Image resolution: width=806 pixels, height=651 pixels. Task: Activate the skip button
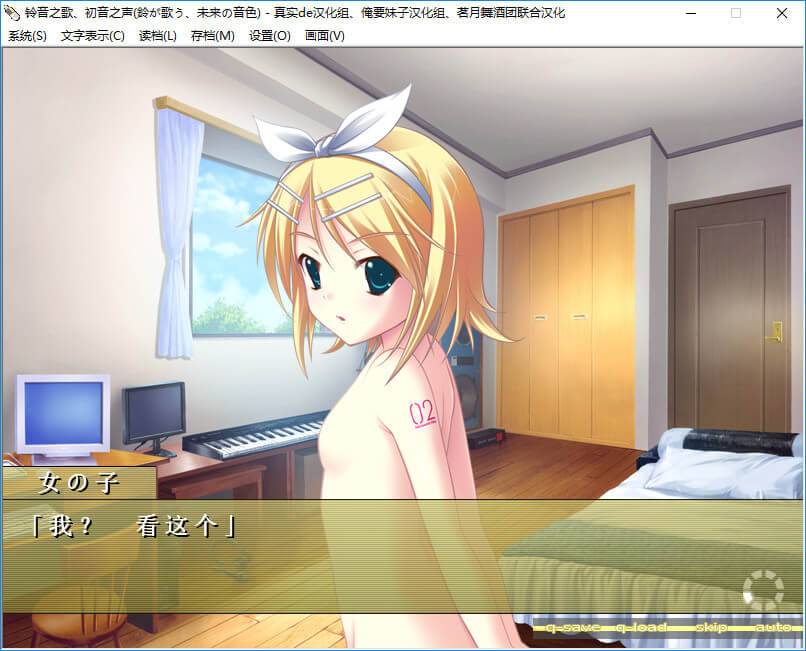coord(711,627)
